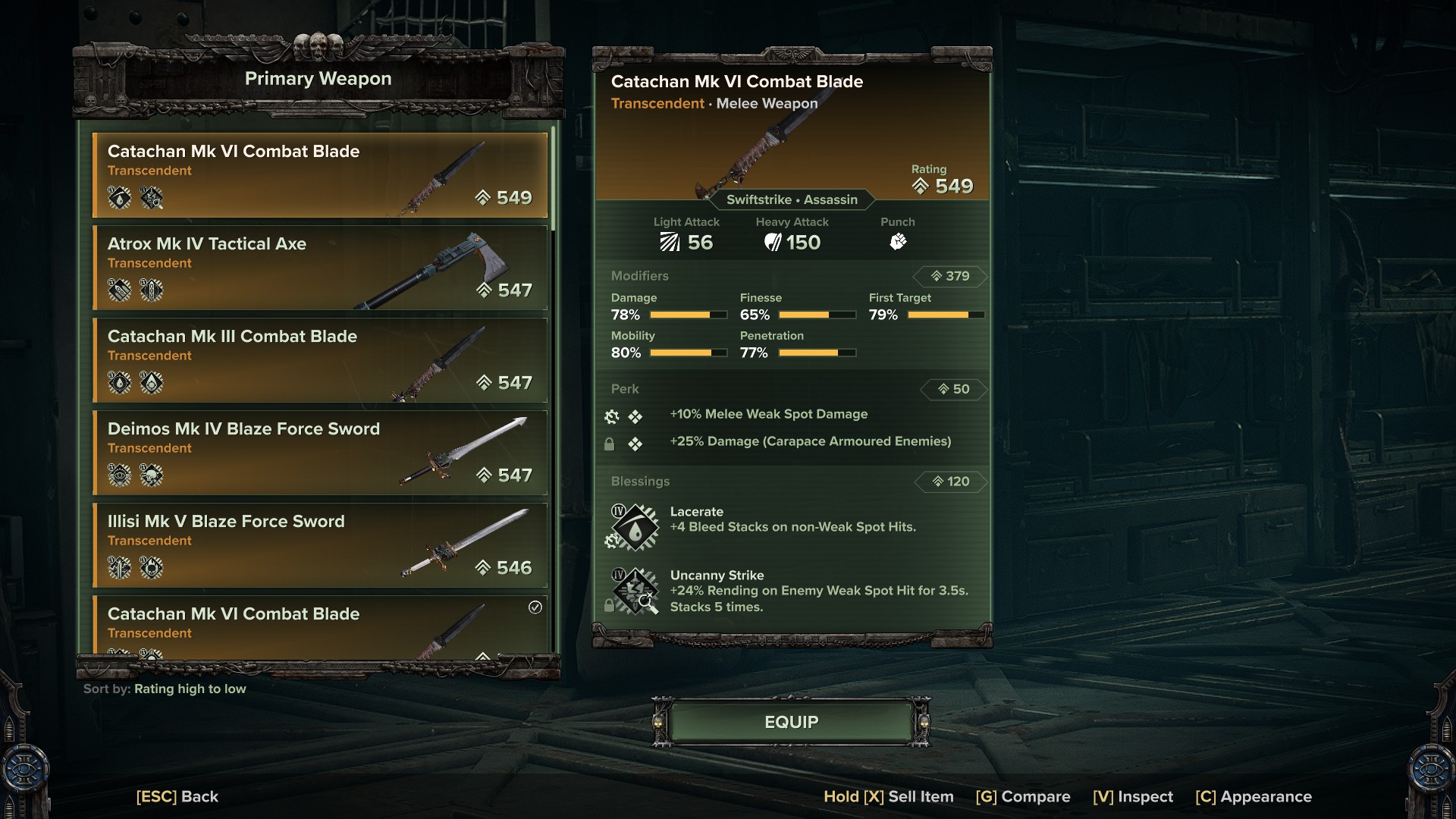
Task: Inspect the selected weapon
Action: tap(1132, 797)
